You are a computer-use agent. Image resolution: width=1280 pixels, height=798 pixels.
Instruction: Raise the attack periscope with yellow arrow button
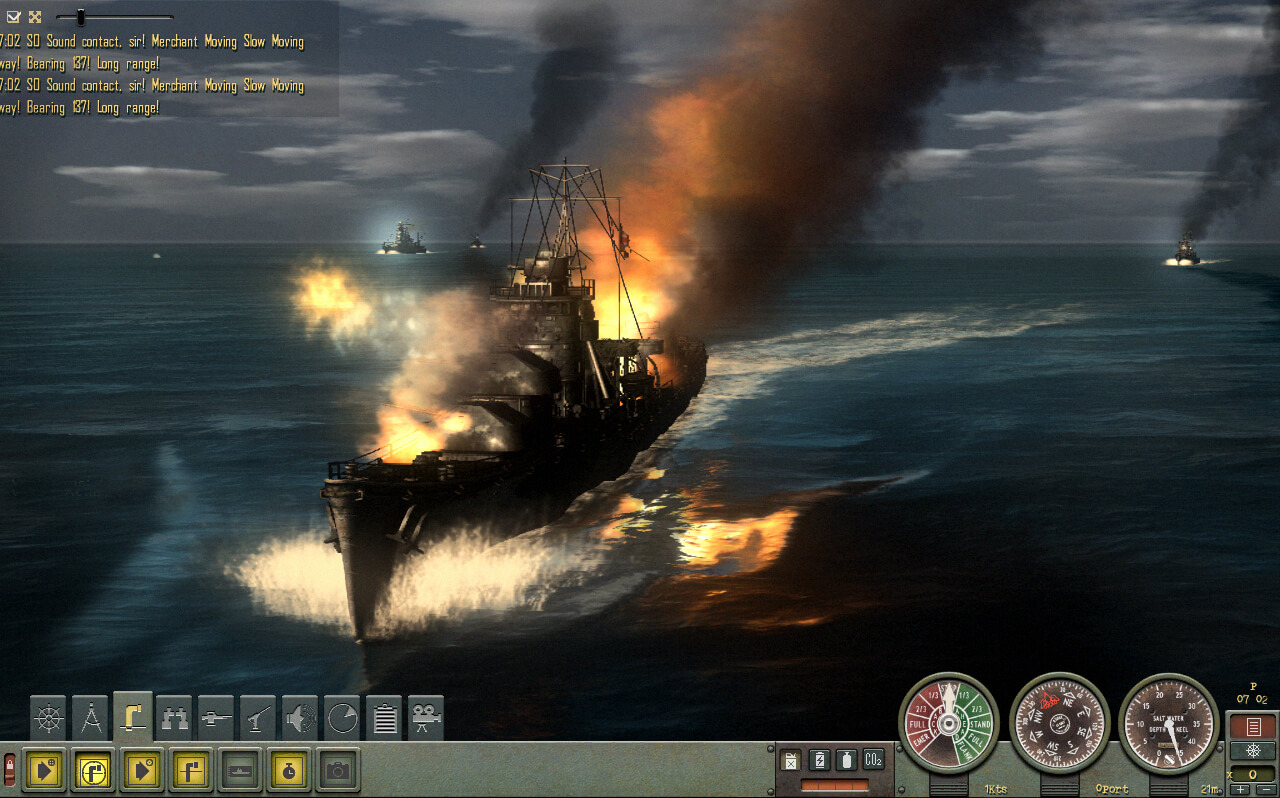[44, 769]
